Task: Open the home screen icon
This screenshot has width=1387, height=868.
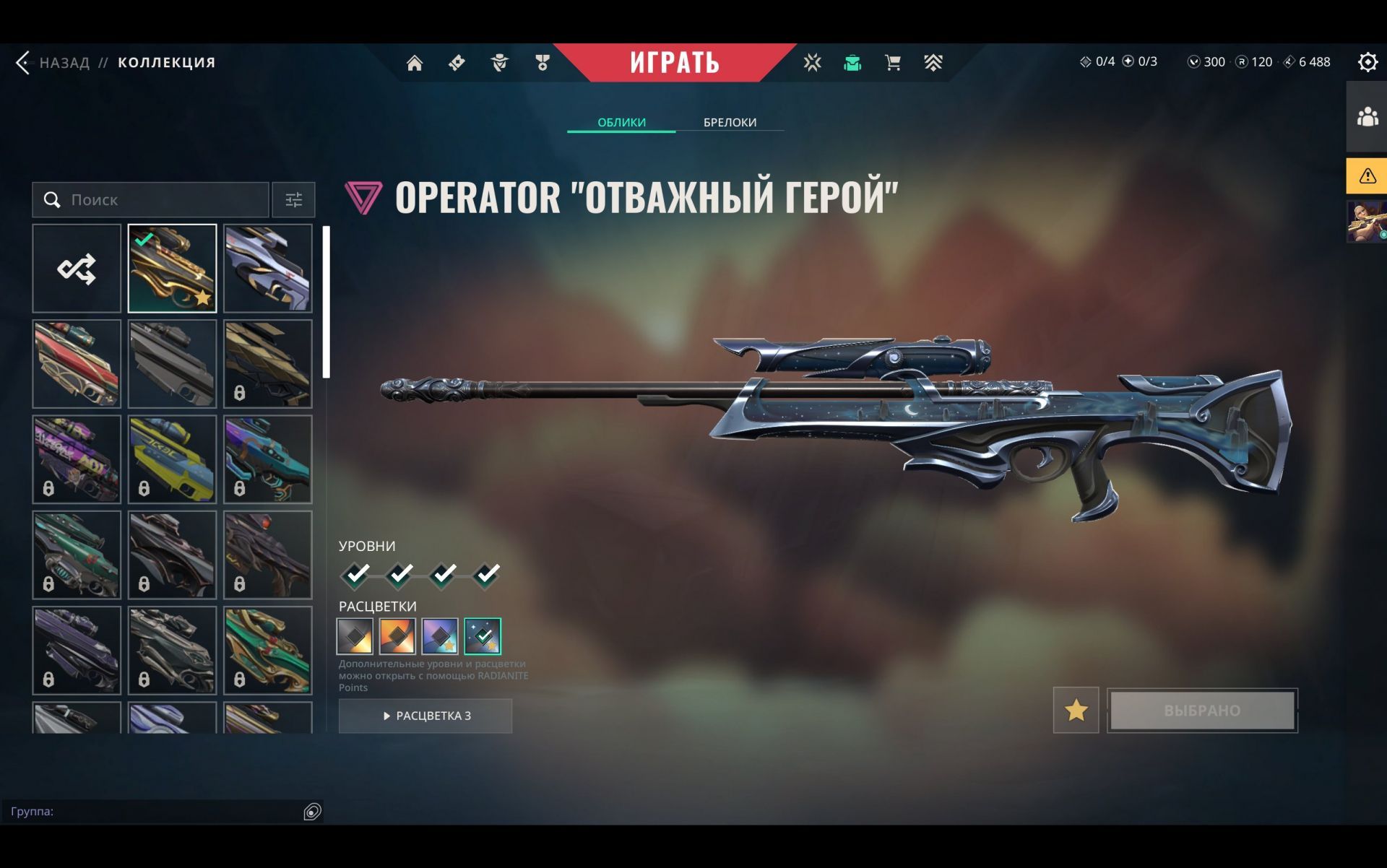Action: click(415, 64)
